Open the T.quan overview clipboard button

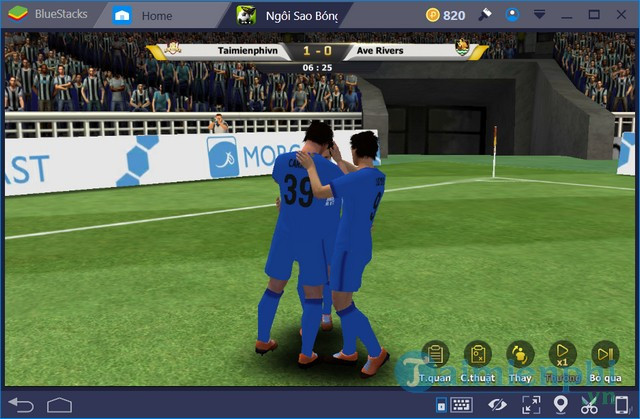(435, 355)
